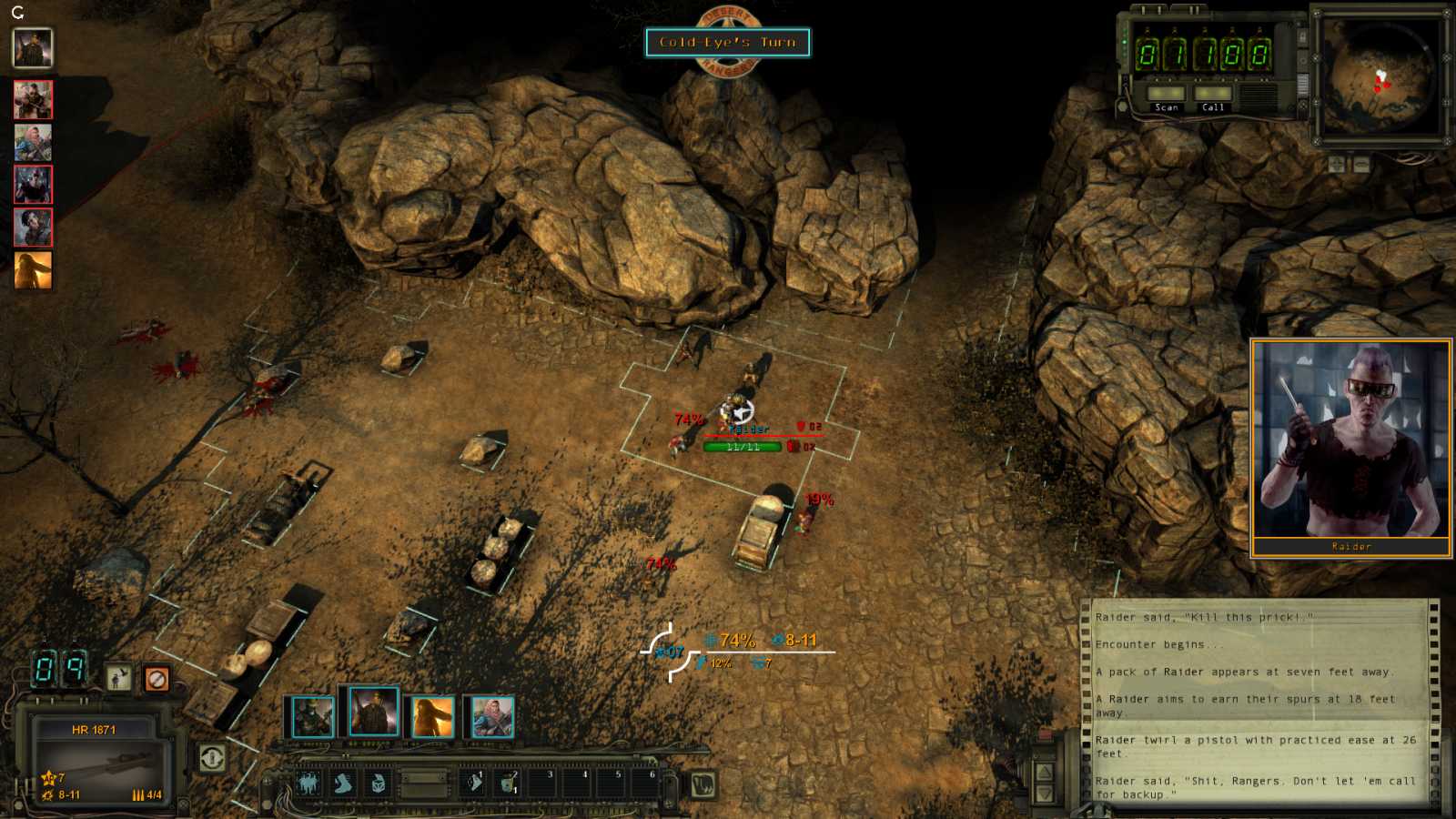Click the Raider target portrait panel

(1350, 446)
